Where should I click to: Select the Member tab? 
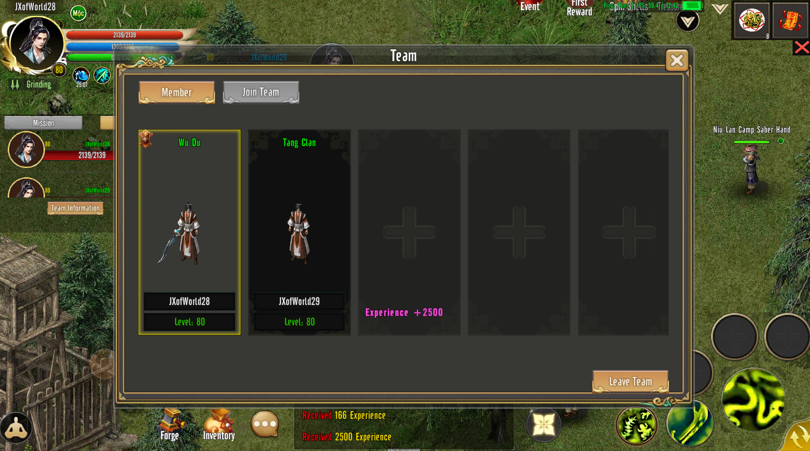click(177, 92)
